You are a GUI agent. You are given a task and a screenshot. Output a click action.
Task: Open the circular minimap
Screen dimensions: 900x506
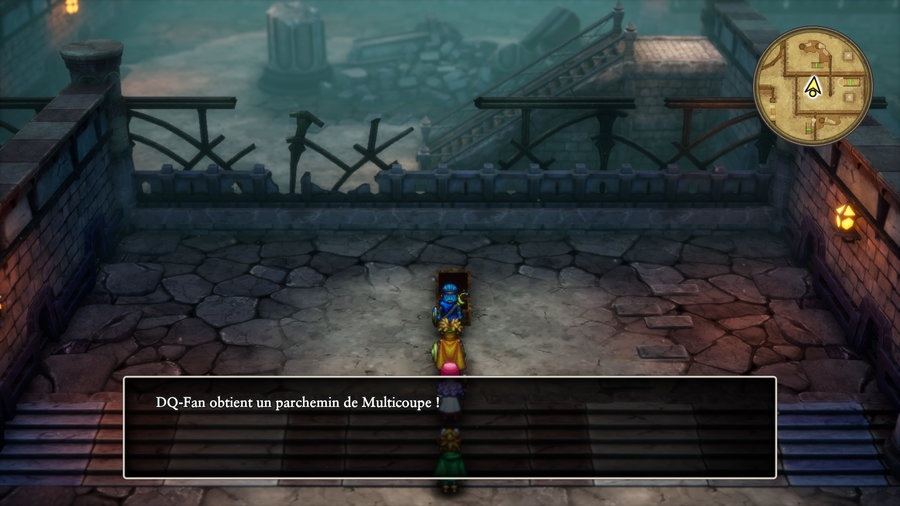click(x=813, y=86)
